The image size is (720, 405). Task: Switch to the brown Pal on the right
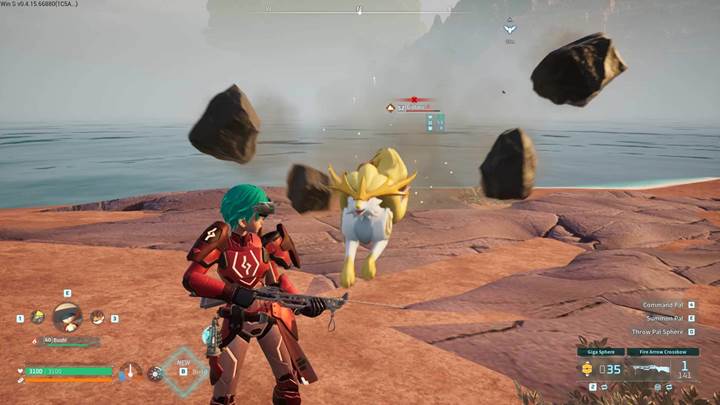98,317
